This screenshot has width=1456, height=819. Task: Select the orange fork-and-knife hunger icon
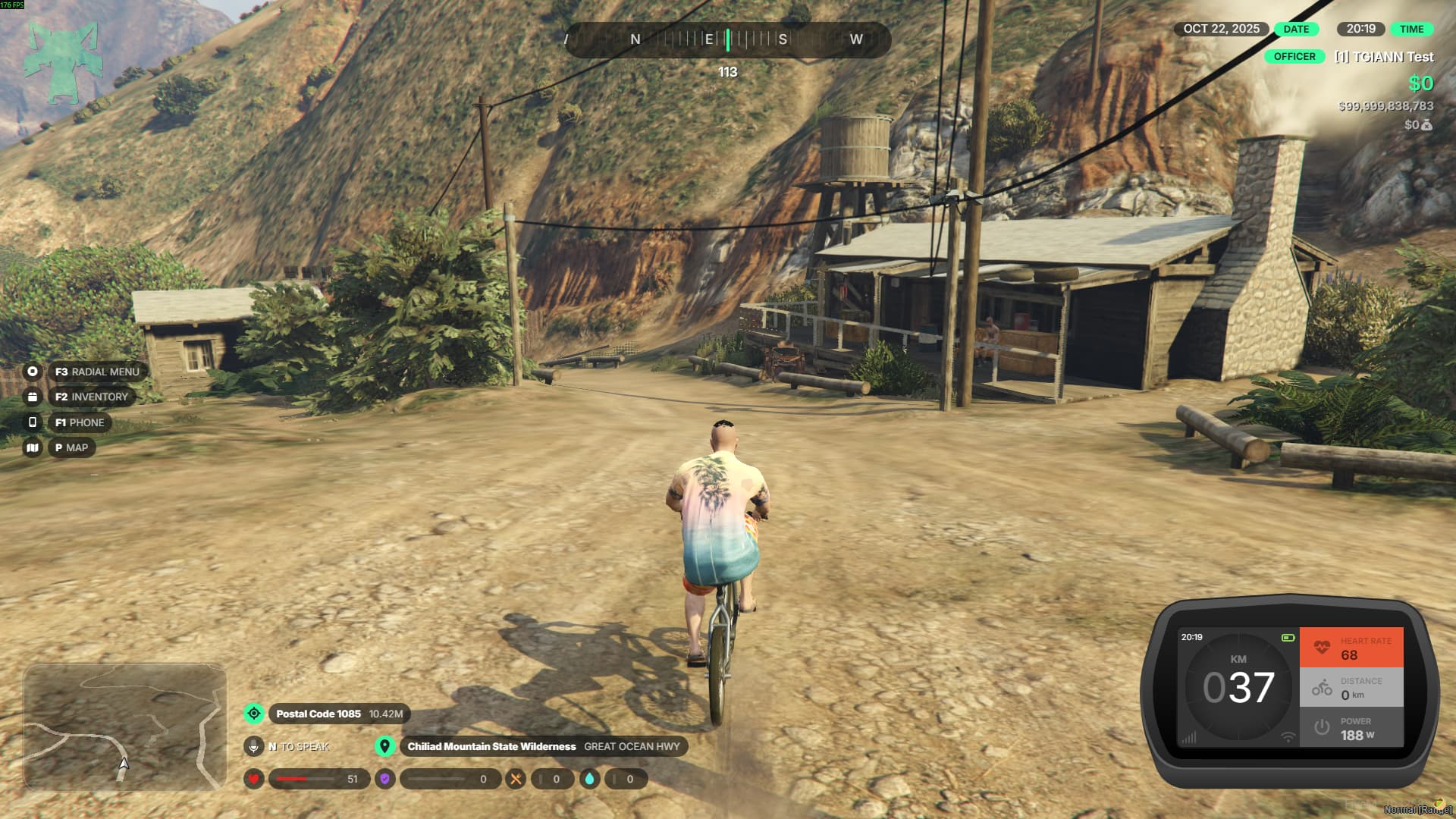pos(516,779)
